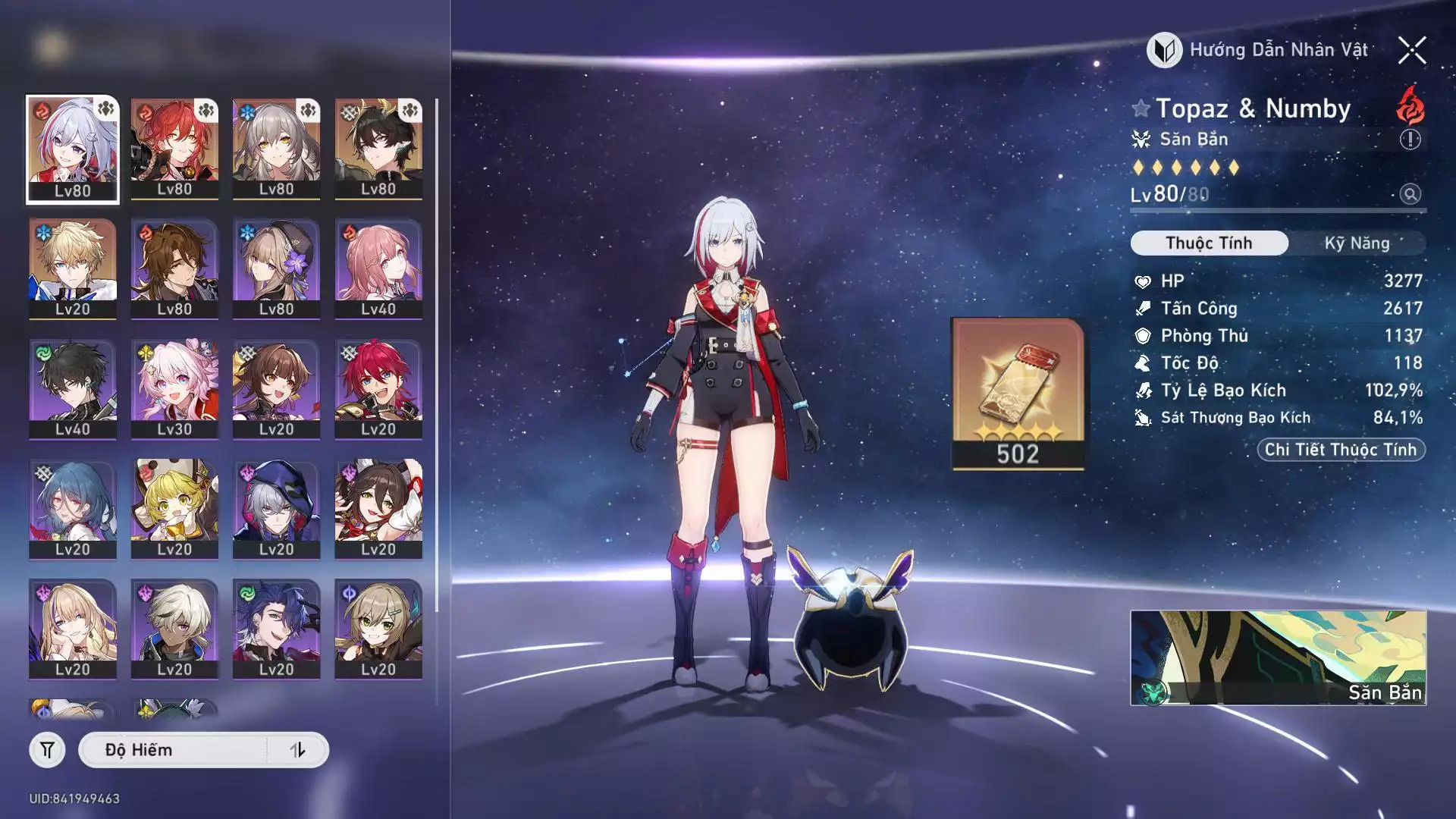Select the Lv80 red-haired character portrait

(174, 149)
